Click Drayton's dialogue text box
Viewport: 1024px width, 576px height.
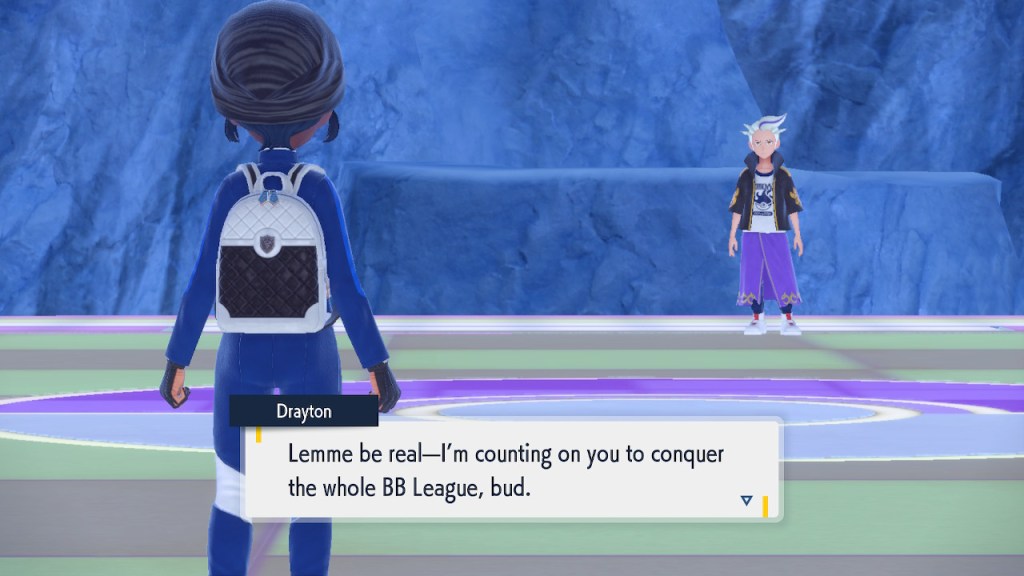pos(510,469)
